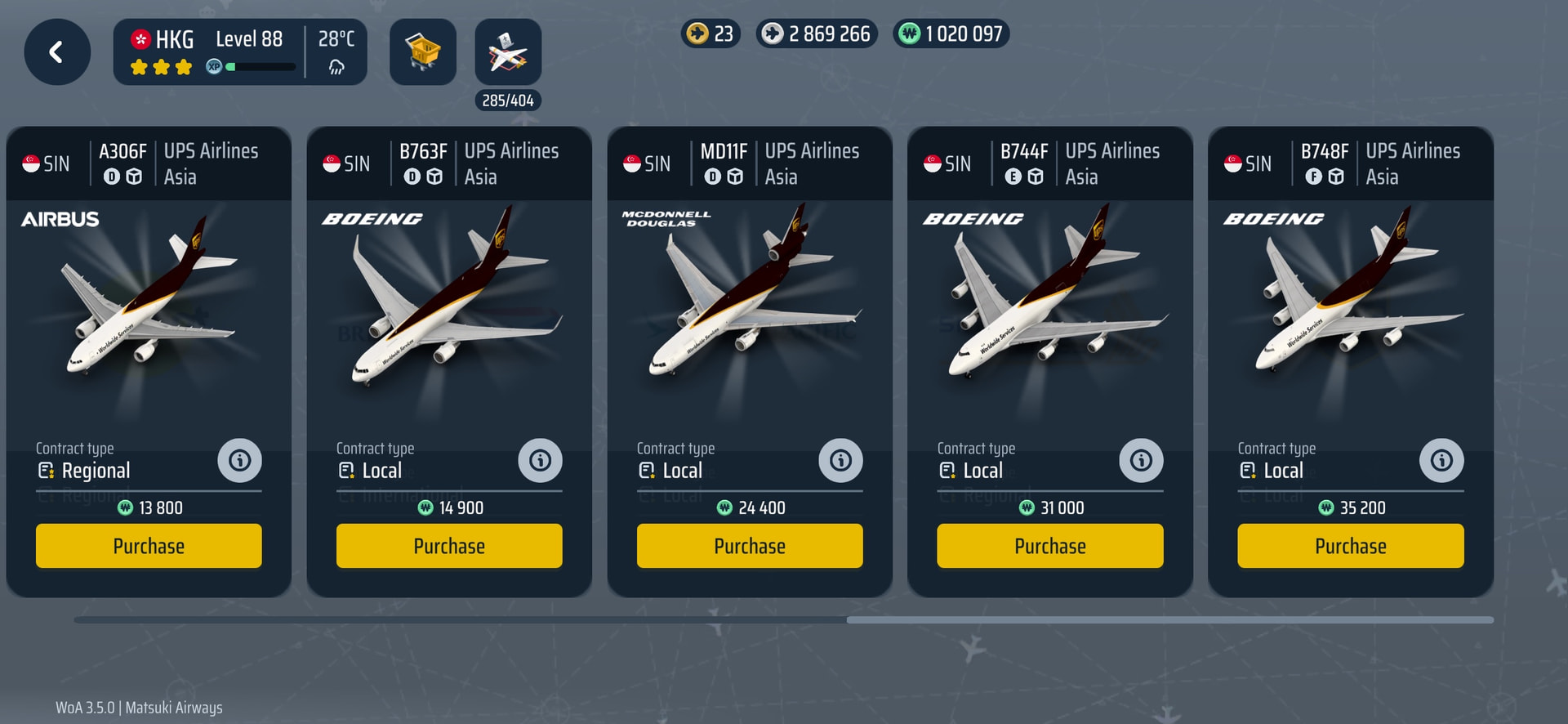Tap the gold plane currency counter
The height and width of the screenshot is (724, 1568).
point(710,34)
